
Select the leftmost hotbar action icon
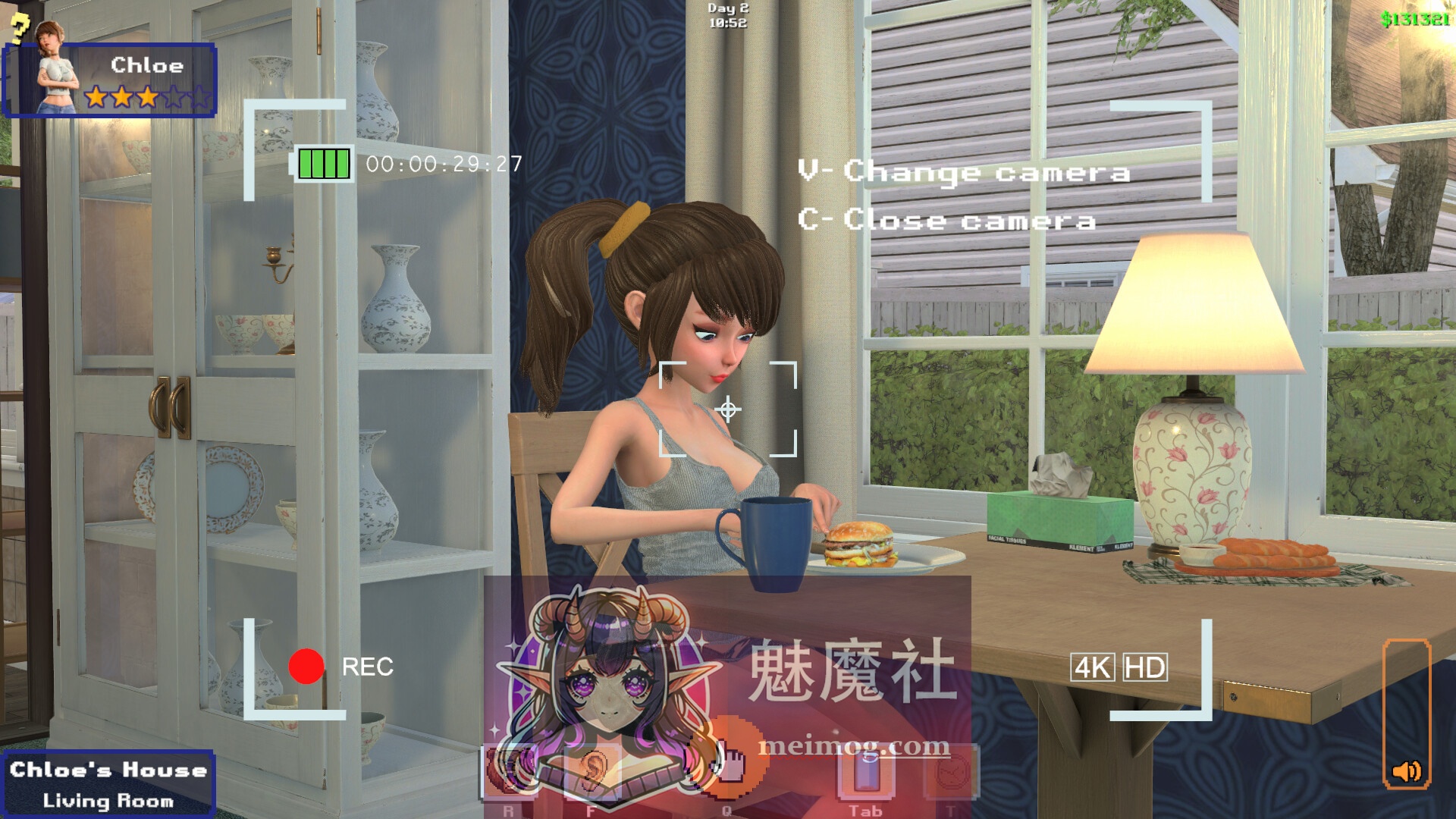click(x=508, y=771)
